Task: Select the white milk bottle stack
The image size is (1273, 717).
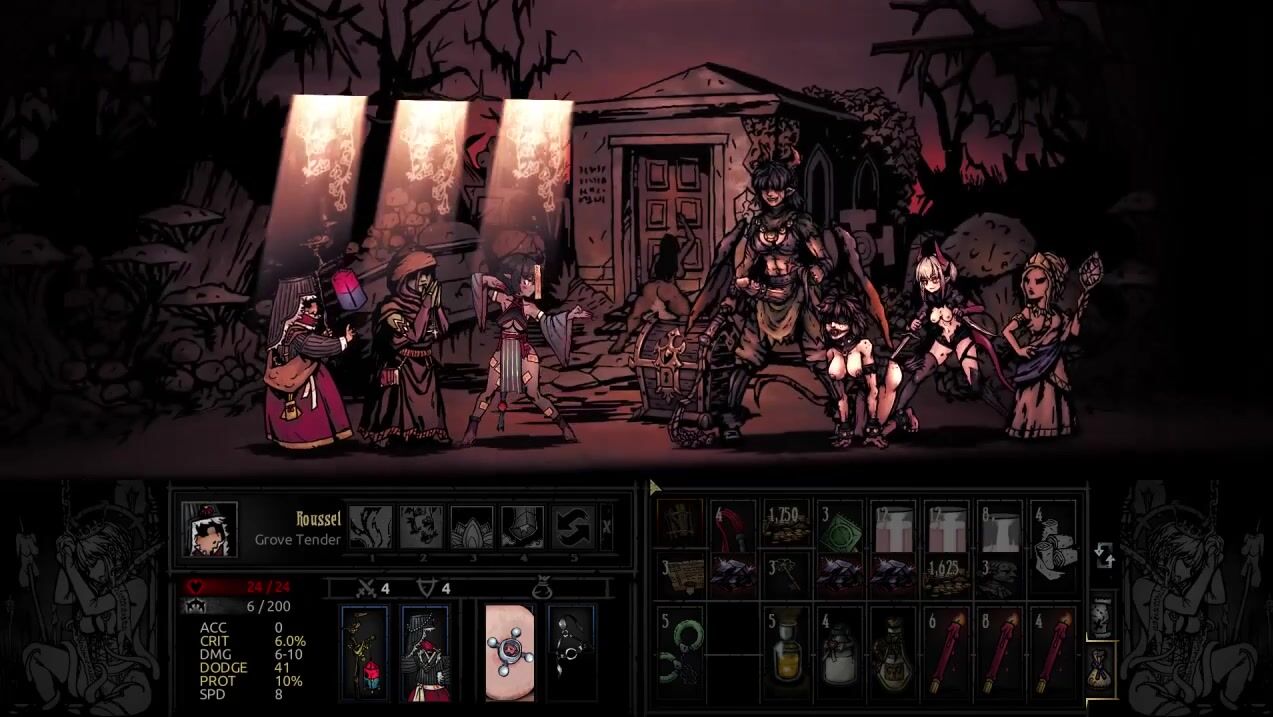Action: [840, 653]
